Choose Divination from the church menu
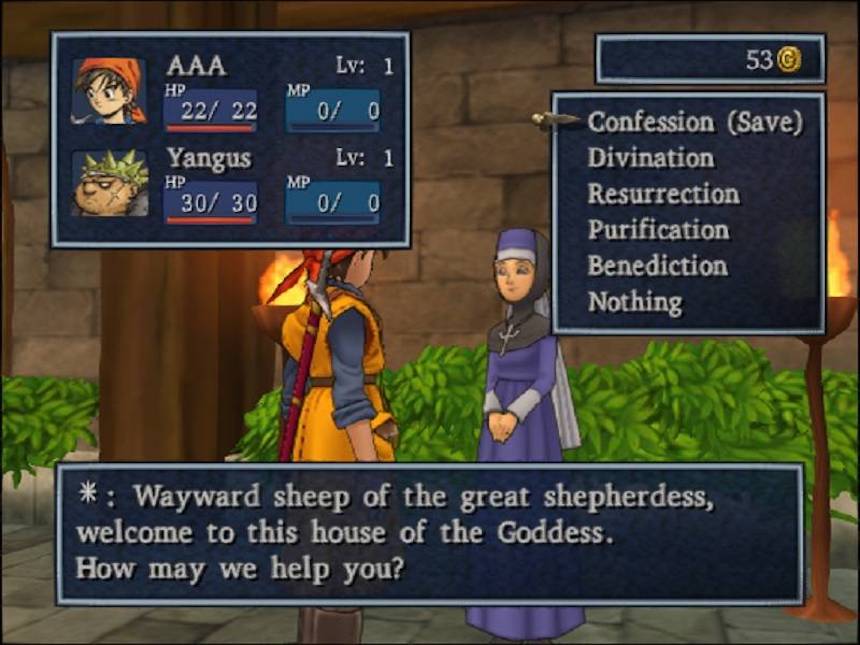Image resolution: width=860 pixels, height=645 pixels. click(651, 158)
